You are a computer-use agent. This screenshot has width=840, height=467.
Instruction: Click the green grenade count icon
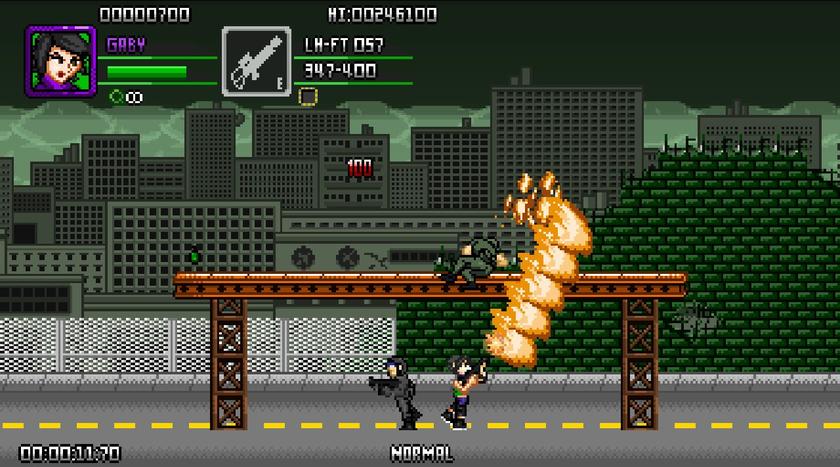(116, 97)
